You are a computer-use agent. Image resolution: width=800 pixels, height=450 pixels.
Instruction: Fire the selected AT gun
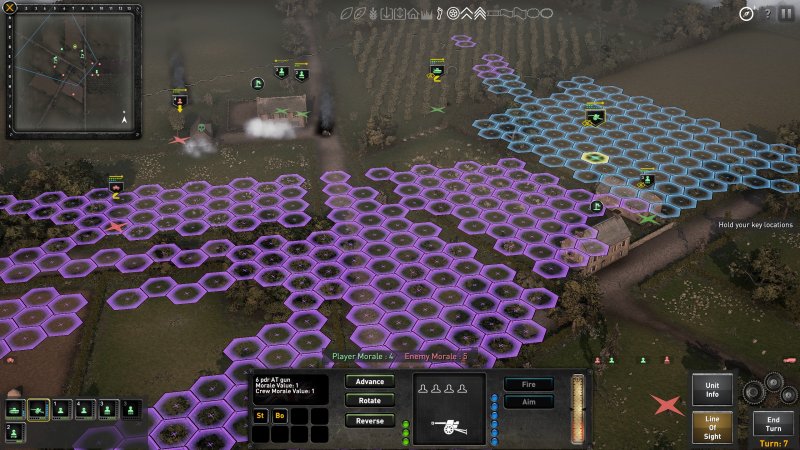(x=529, y=383)
